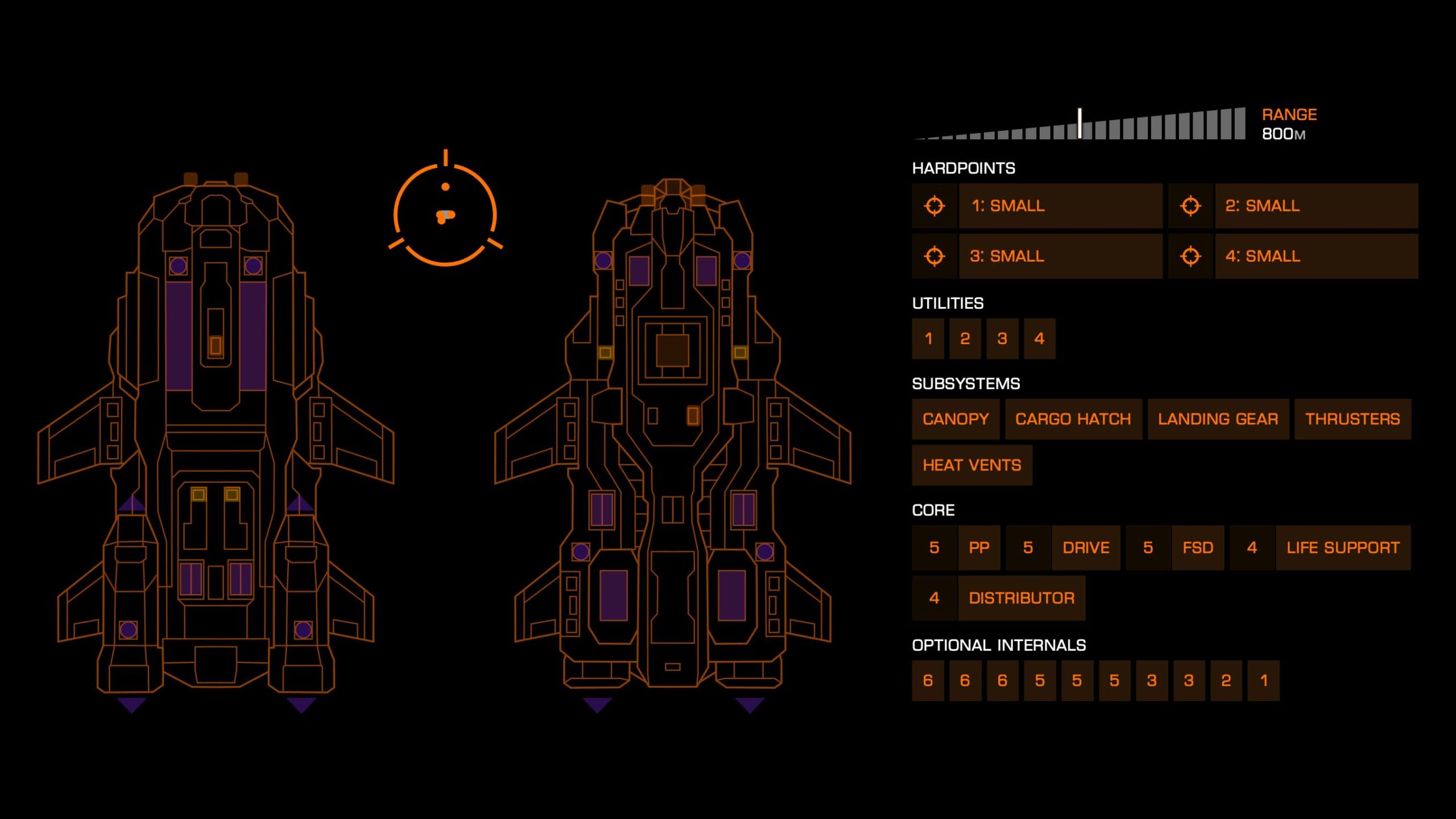Select utility slot 1
This screenshot has width=1456, height=819.
point(928,338)
